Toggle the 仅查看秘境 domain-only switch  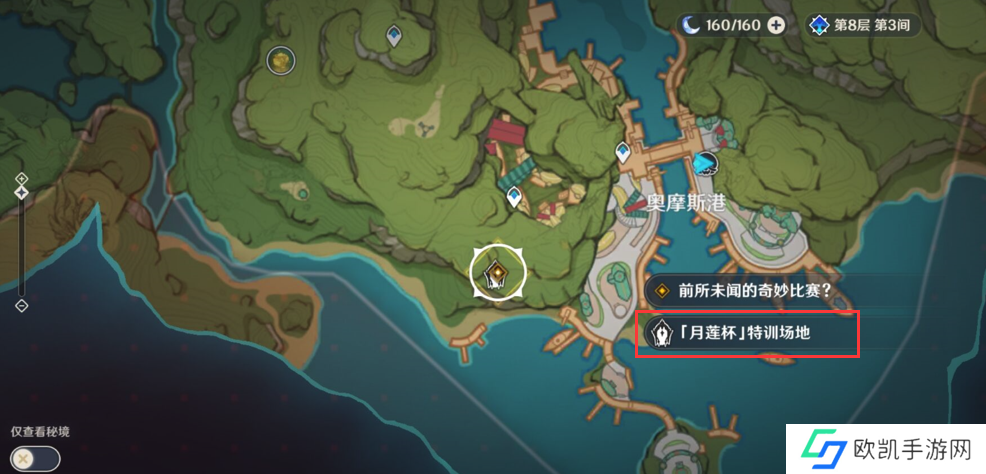tap(35, 458)
